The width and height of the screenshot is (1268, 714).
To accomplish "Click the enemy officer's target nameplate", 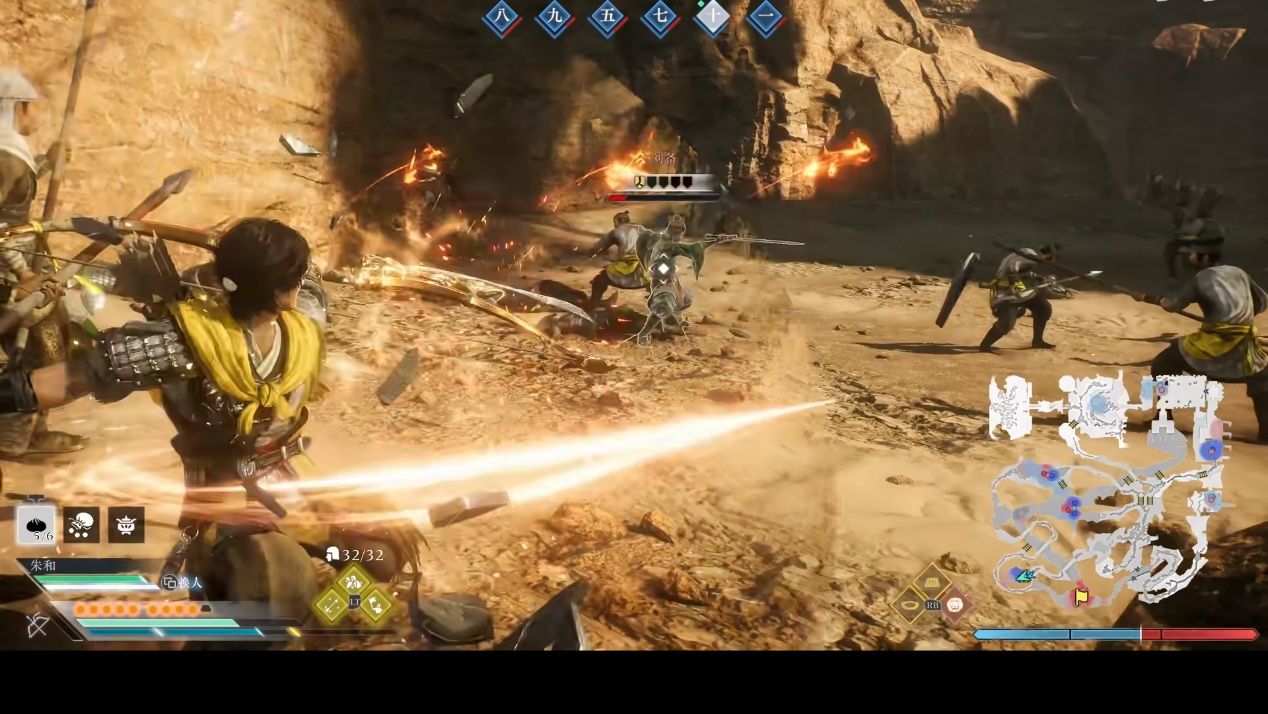I will tap(667, 182).
